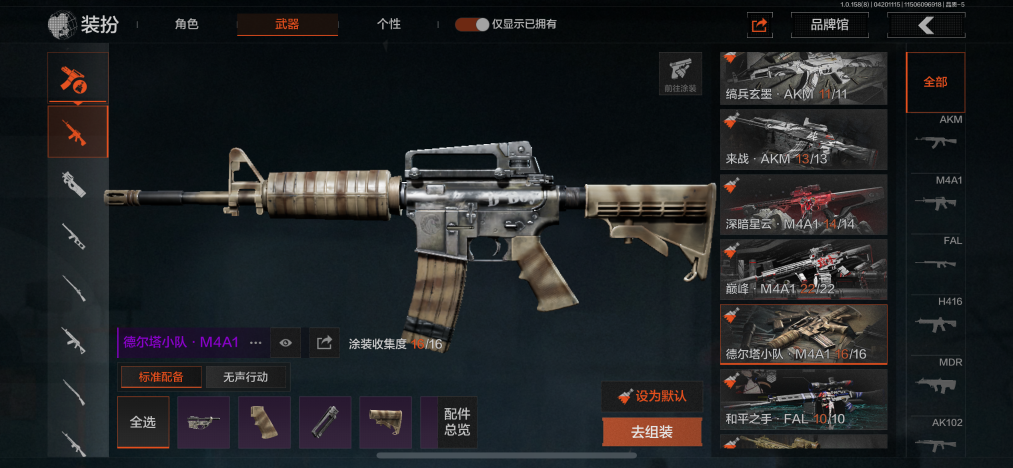Image resolution: width=1013 pixels, height=468 pixels.
Task: Pick the 巅峰 M4A1 skin
Action: click(x=803, y=269)
